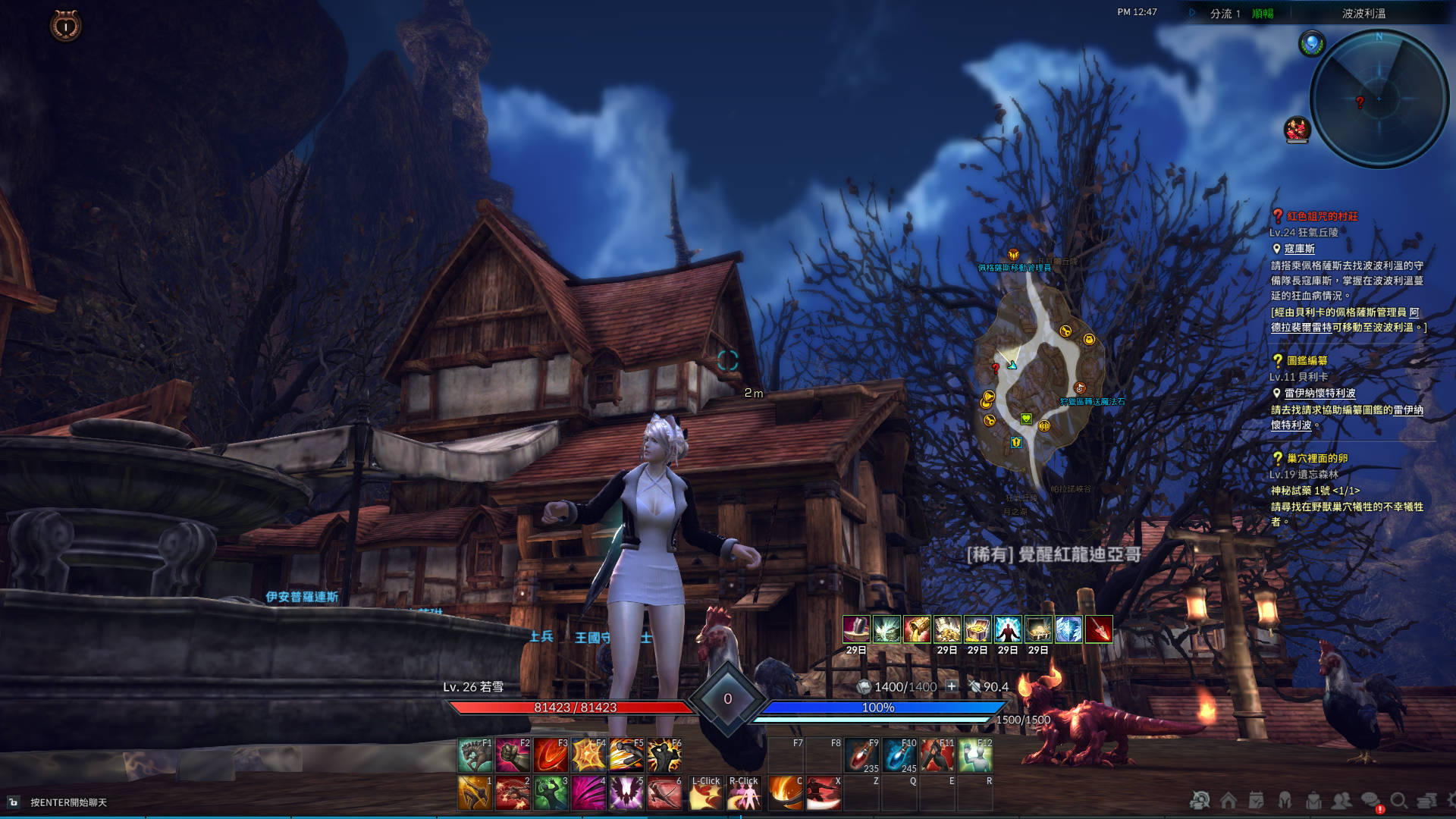Open the circular minimap
Image resolution: width=1456 pixels, height=819 pixels.
point(1379,99)
